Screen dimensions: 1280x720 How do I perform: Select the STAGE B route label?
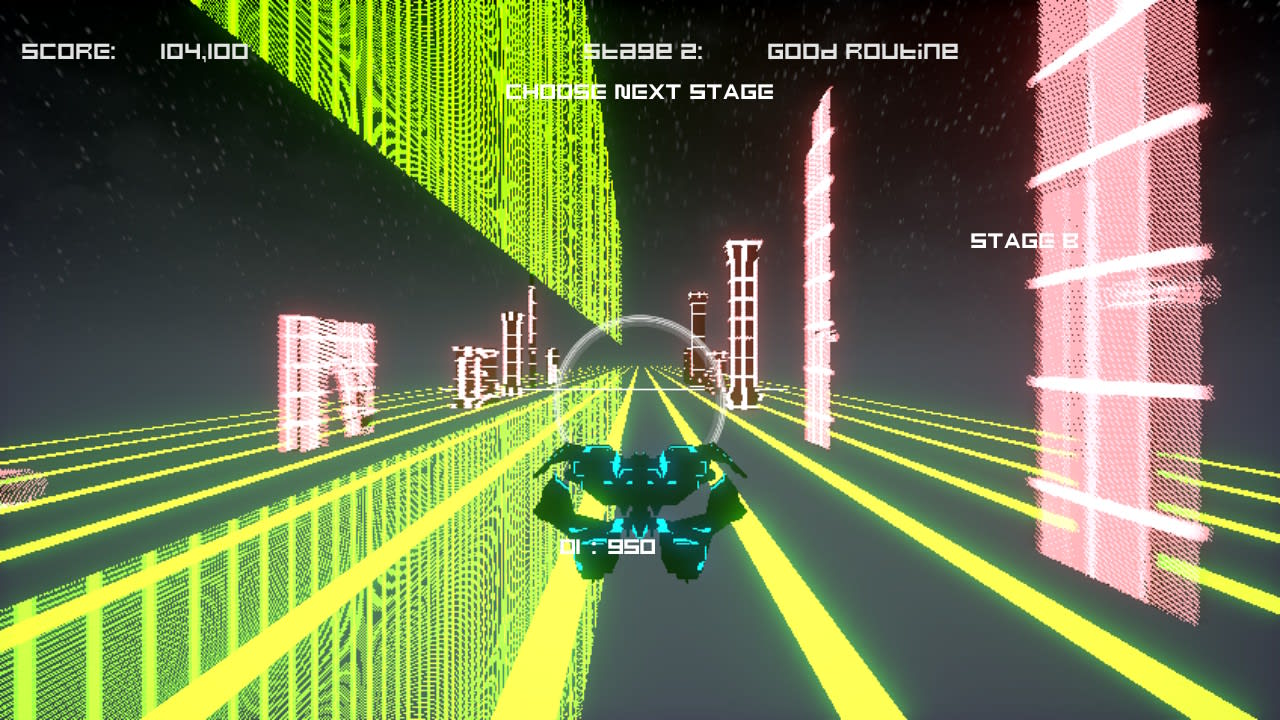click(1022, 240)
